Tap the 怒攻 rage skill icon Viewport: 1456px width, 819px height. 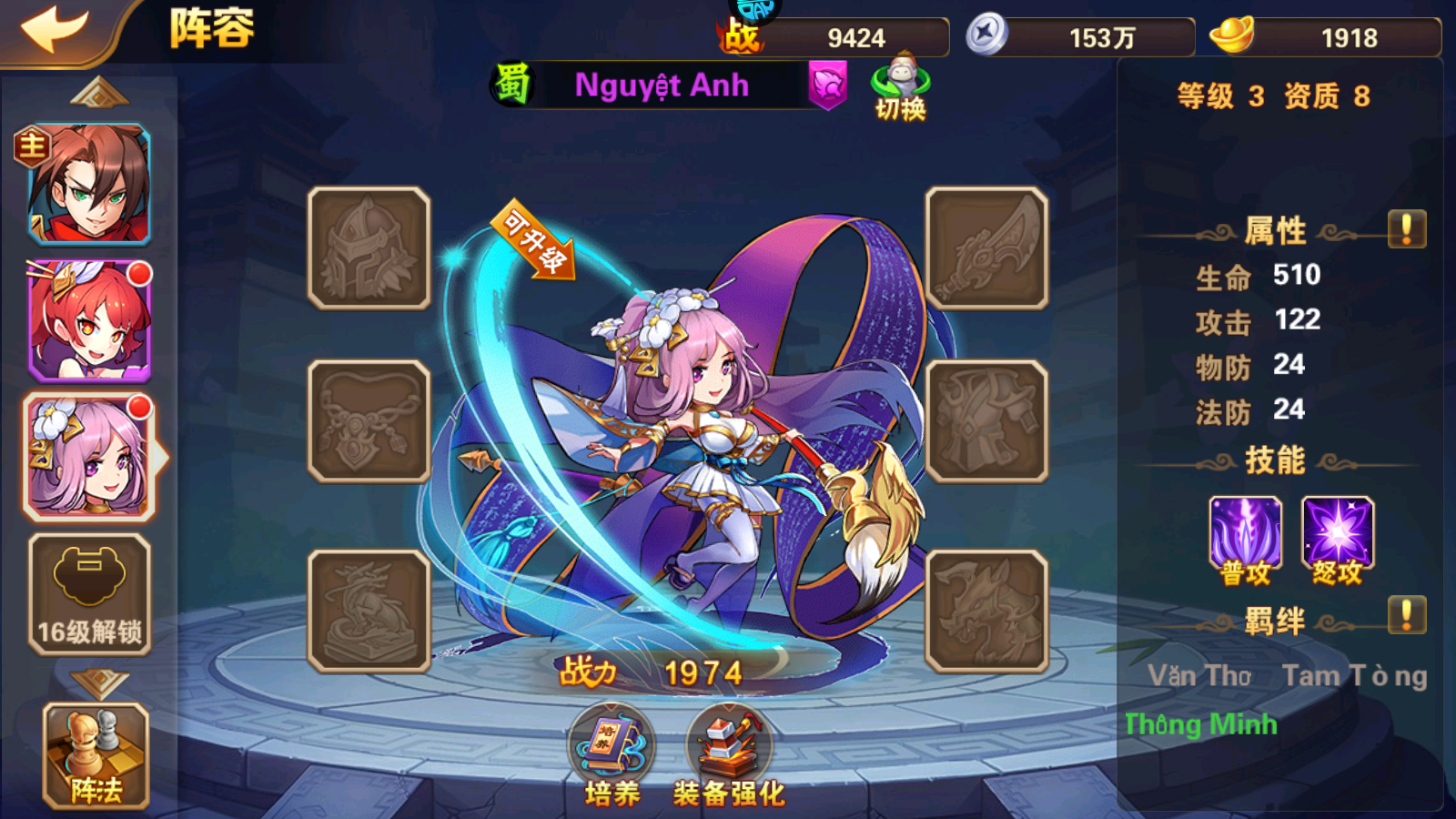pyautogui.click(x=1338, y=532)
